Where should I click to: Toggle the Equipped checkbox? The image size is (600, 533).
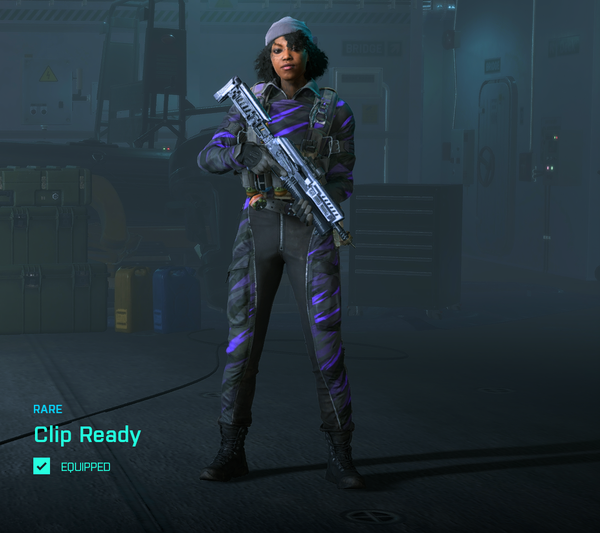[41, 466]
